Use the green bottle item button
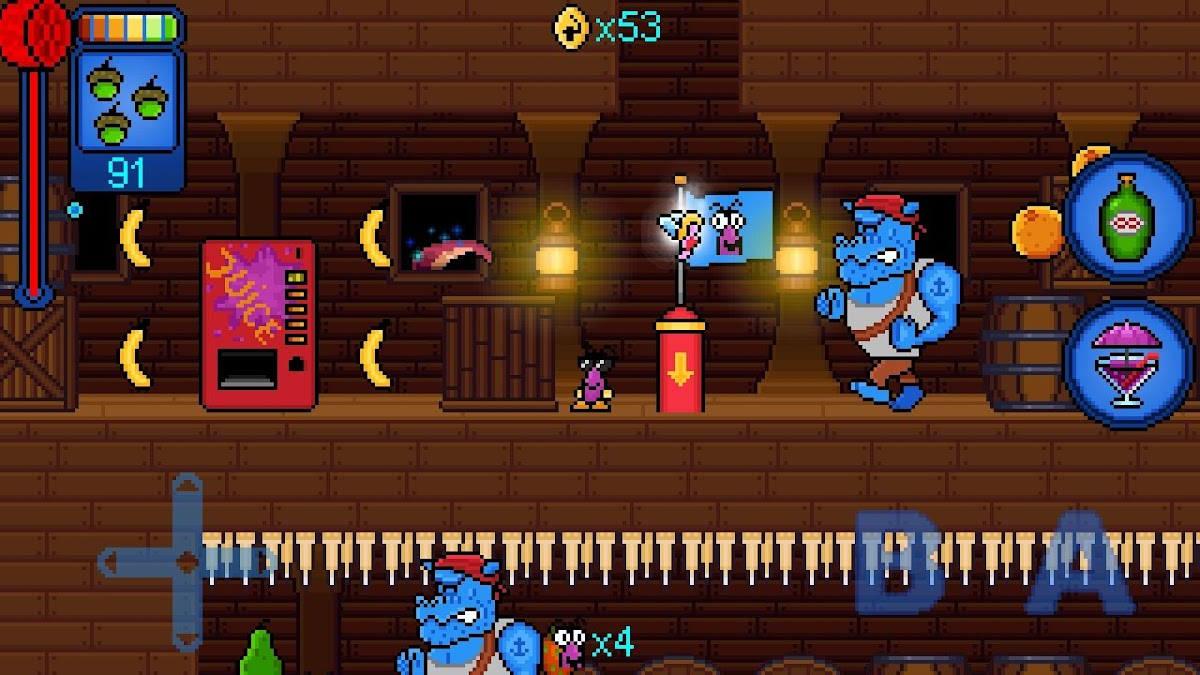 coord(1127,218)
